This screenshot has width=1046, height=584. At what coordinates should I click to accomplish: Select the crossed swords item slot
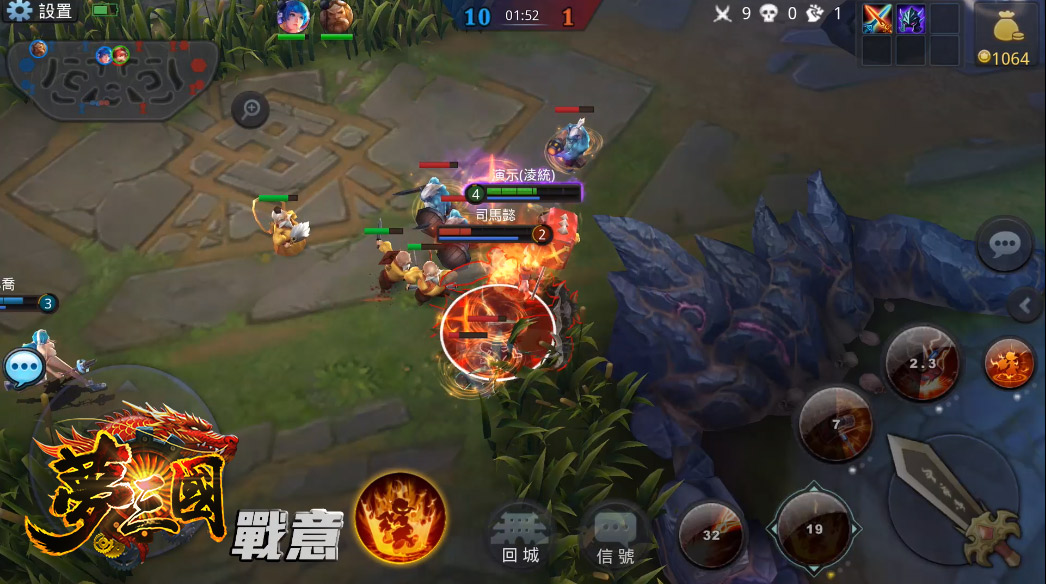(877, 19)
